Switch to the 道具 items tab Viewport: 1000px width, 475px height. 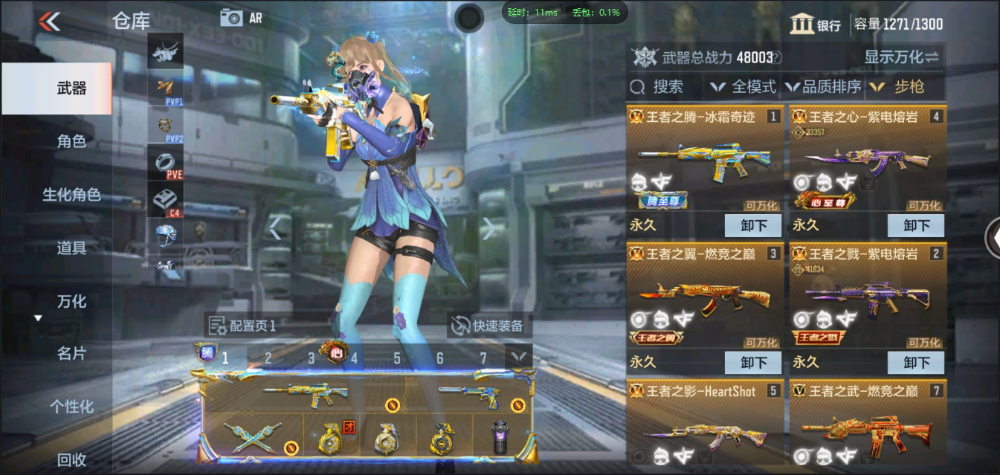point(70,247)
